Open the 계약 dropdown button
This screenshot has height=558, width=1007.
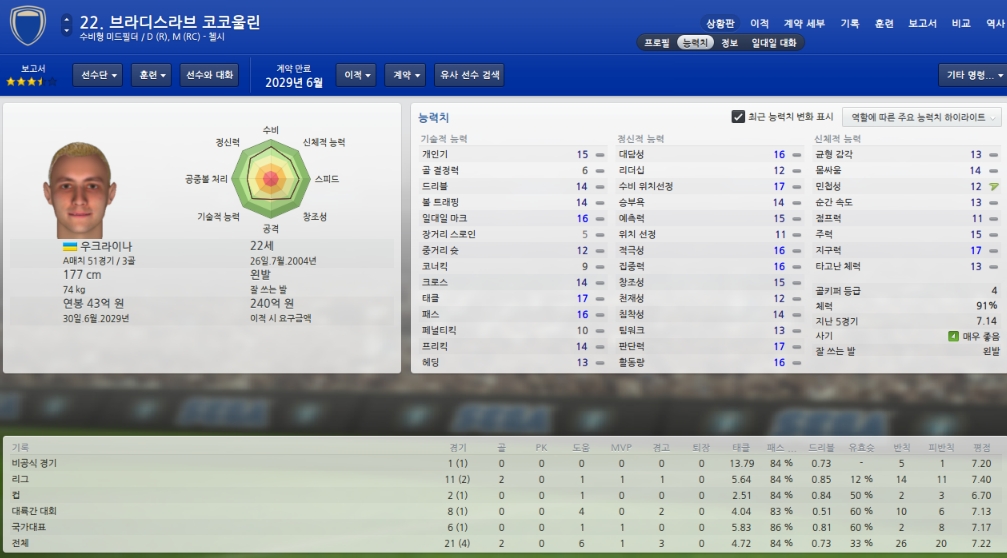(x=406, y=75)
